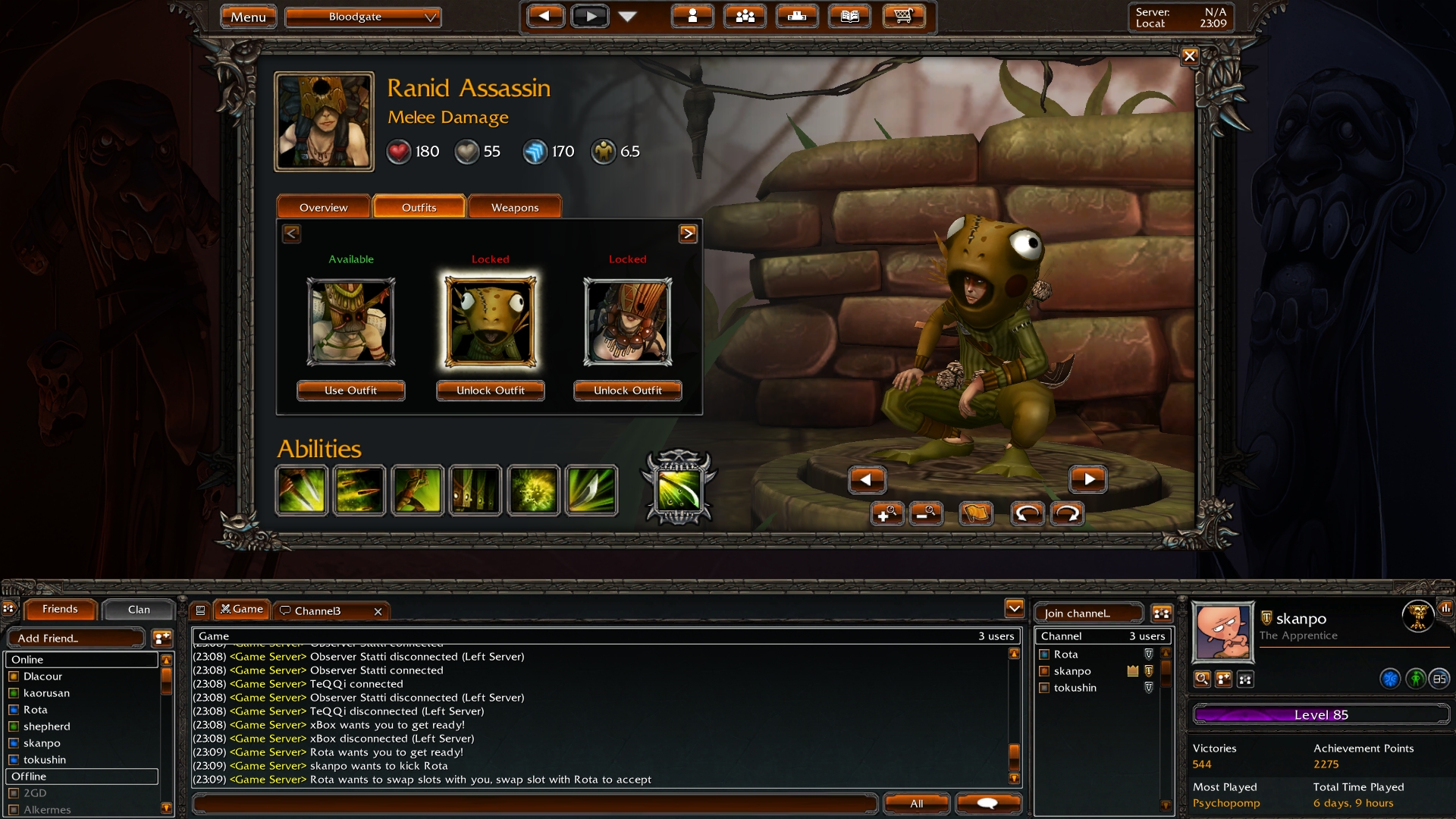Click the Use Outfit button
This screenshot has width=1456, height=819.
[x=350, y=391]
